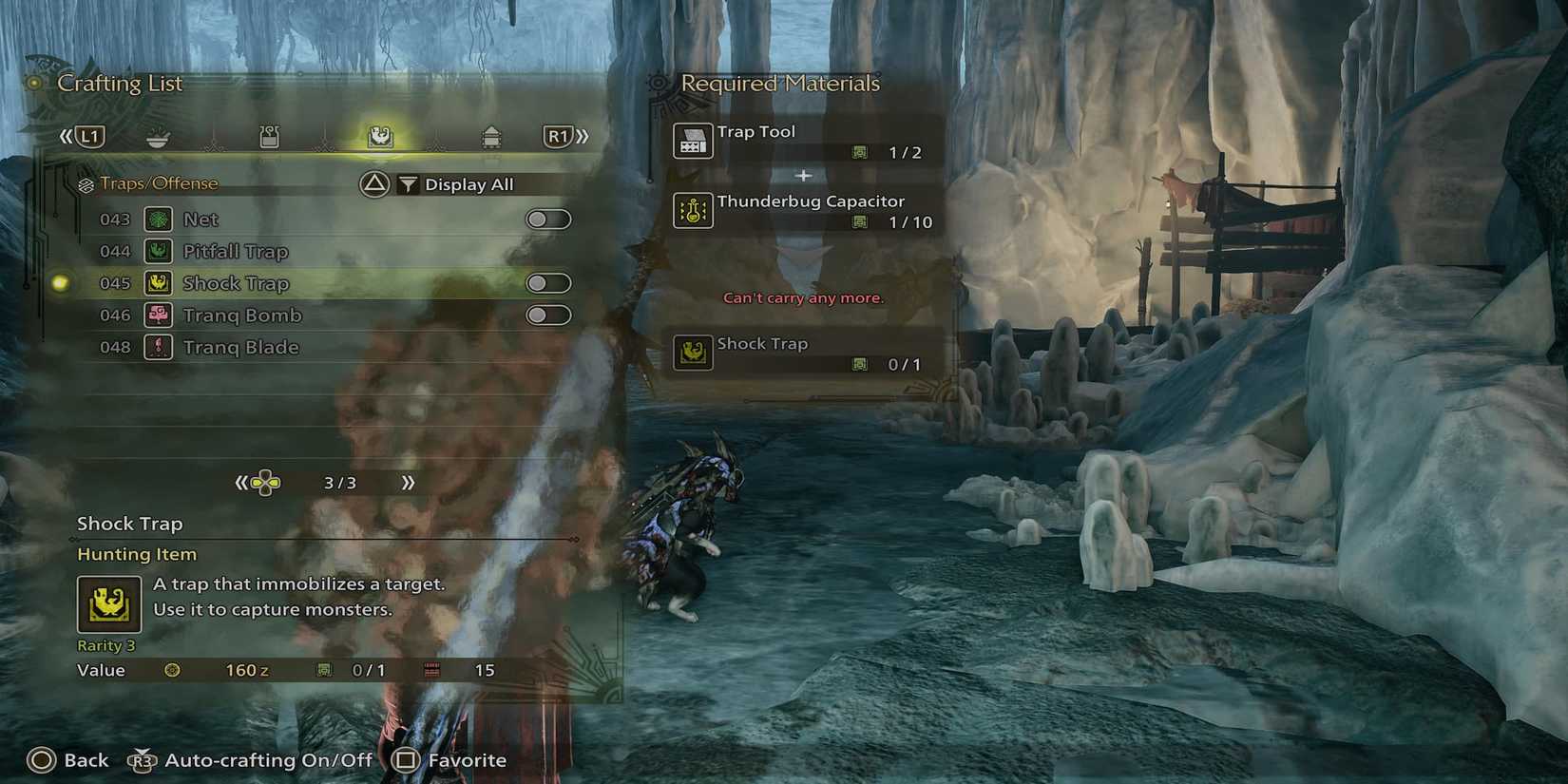Click the Favorite option

pos(466,759)
